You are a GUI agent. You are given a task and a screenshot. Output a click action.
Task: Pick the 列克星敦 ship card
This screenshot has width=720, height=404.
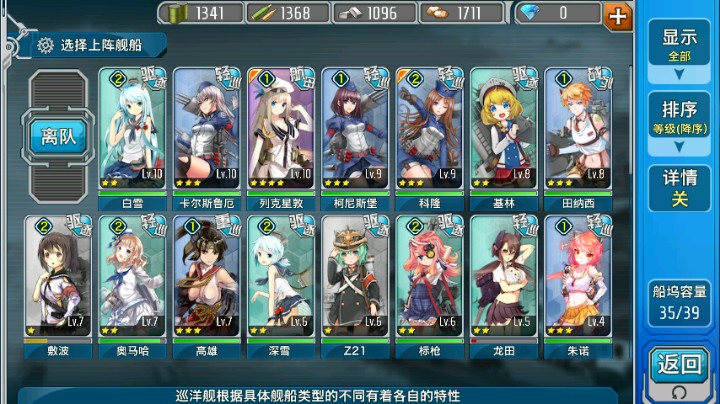coord(281,132)
